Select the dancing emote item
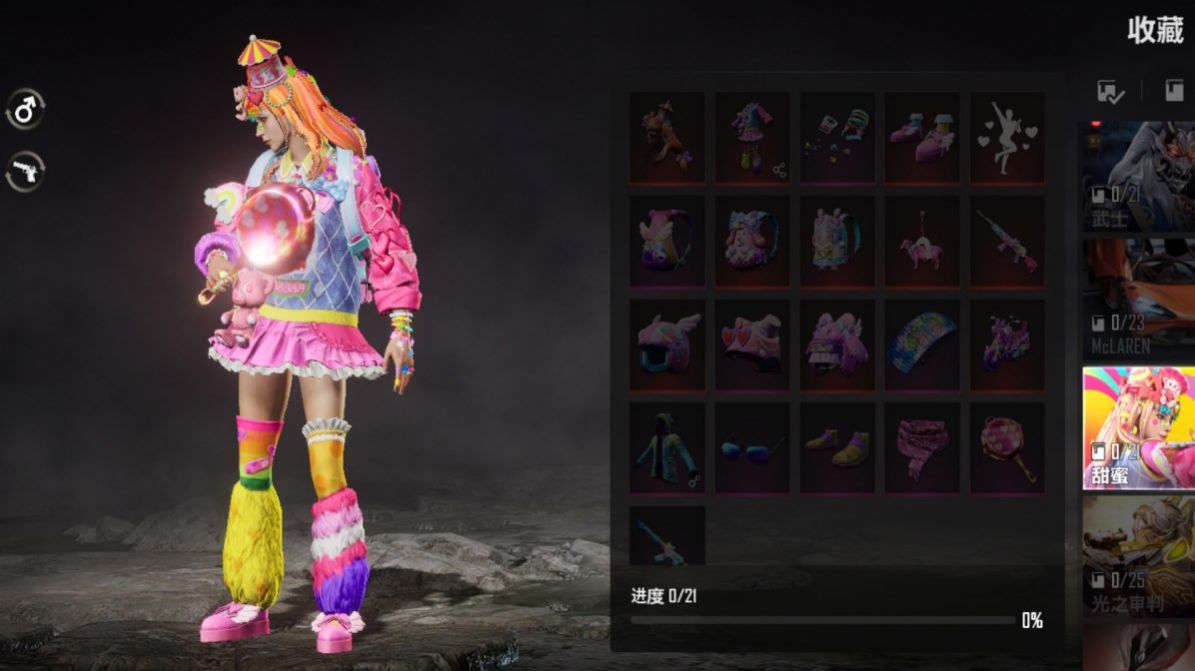Viewport: 1195px width, 671px height. point(1007,137)
